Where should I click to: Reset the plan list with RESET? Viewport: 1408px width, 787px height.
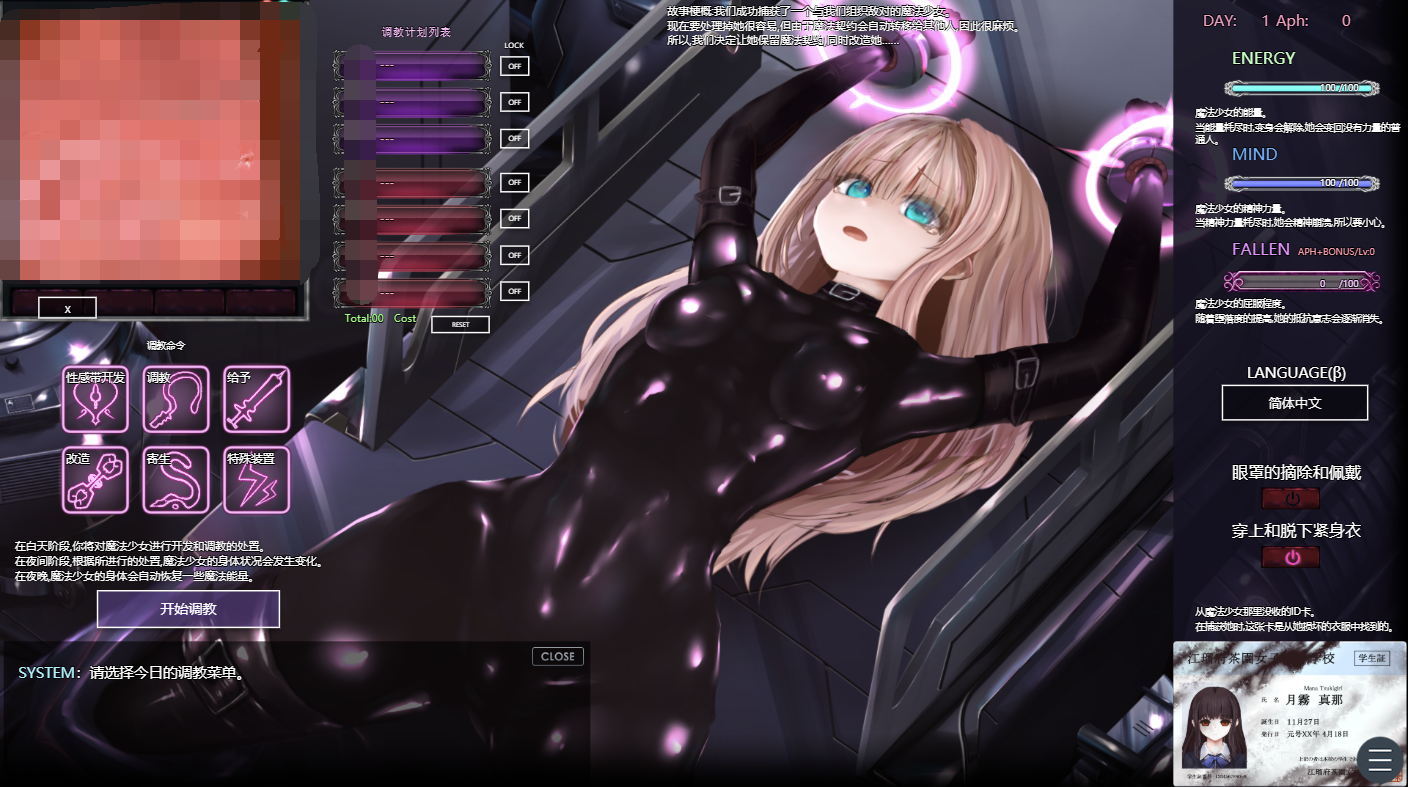[459, 324]
